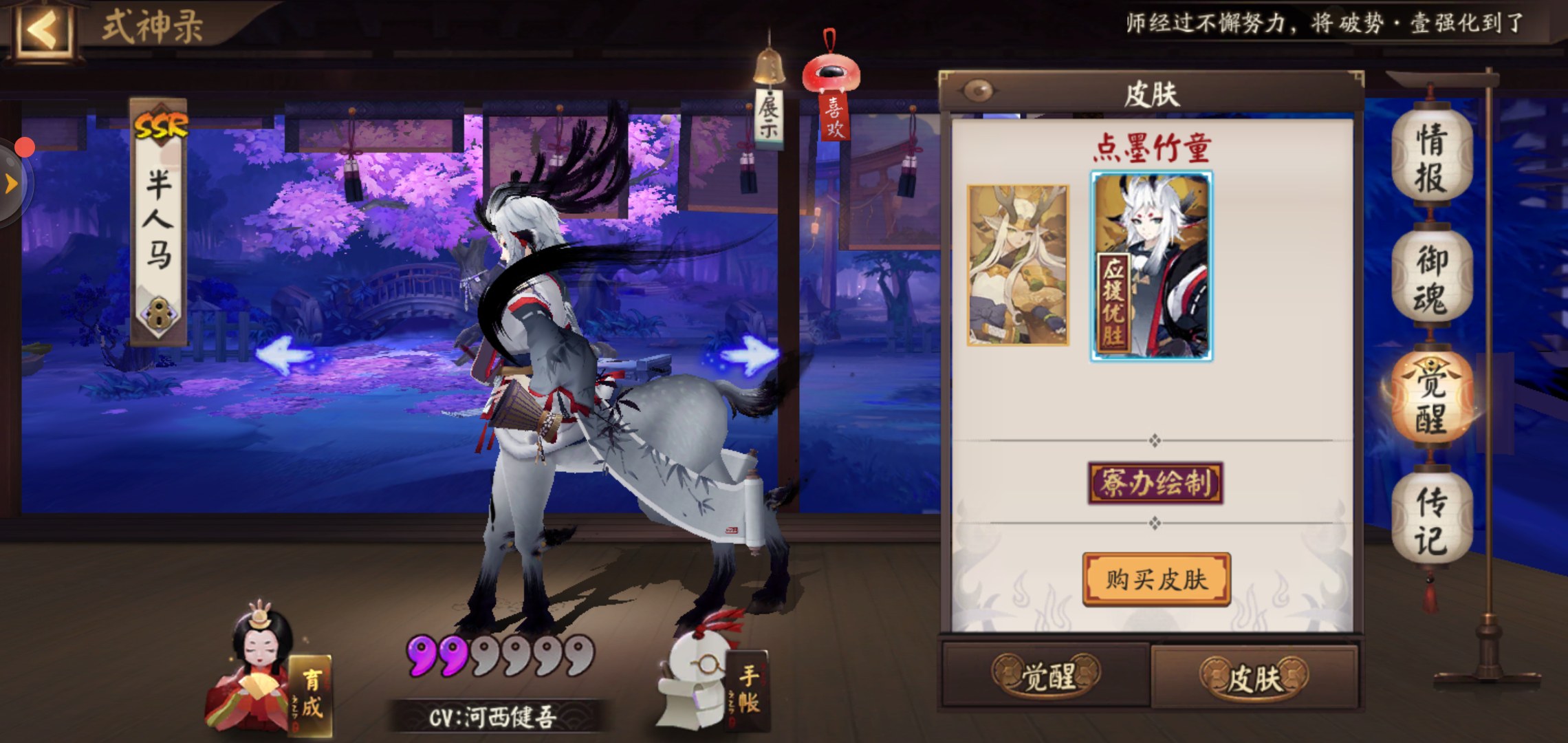The image size is (1568, 743).
Task: Toggle the eye icon on skin panel
Action: pos(978,90)
